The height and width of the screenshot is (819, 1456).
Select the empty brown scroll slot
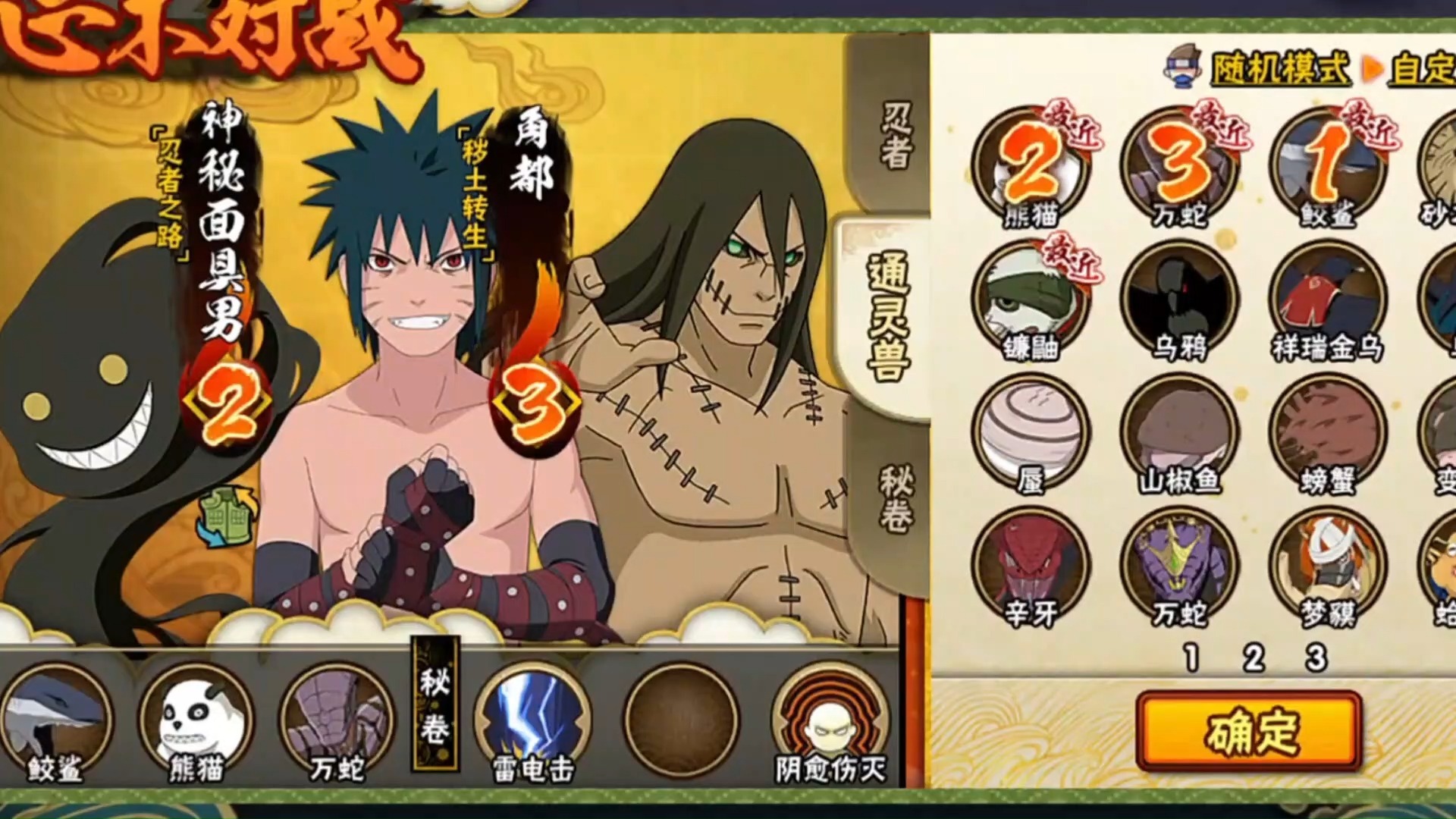[680, 719]
